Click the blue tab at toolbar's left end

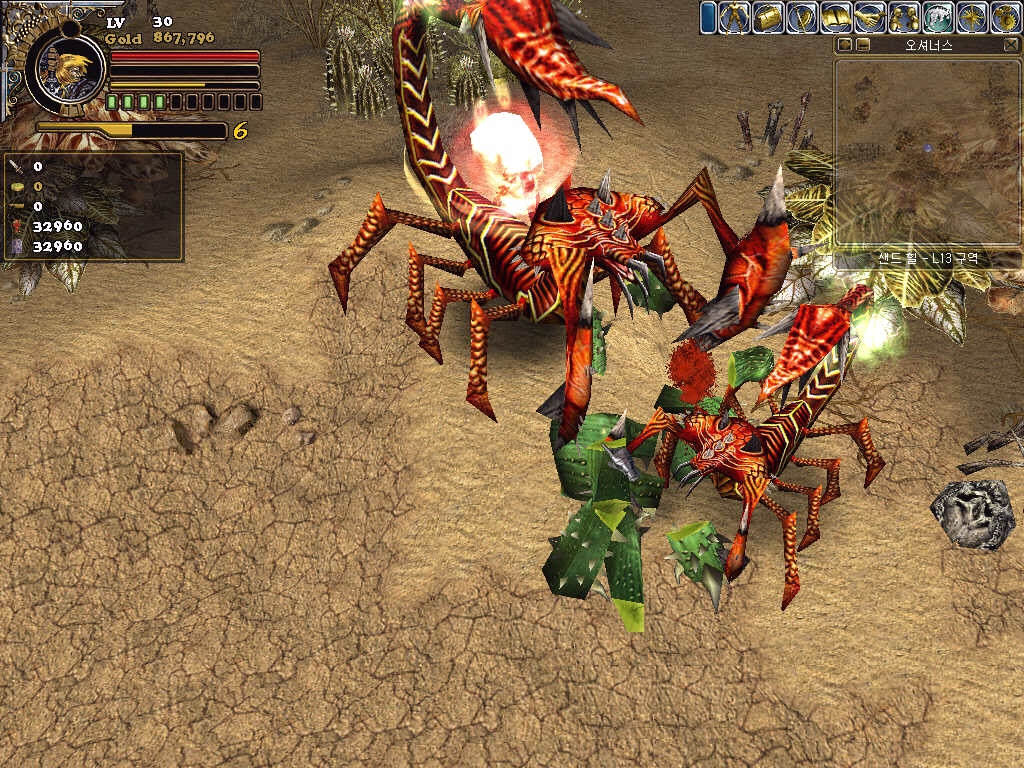pyautogui.click(x=708, y=17)
